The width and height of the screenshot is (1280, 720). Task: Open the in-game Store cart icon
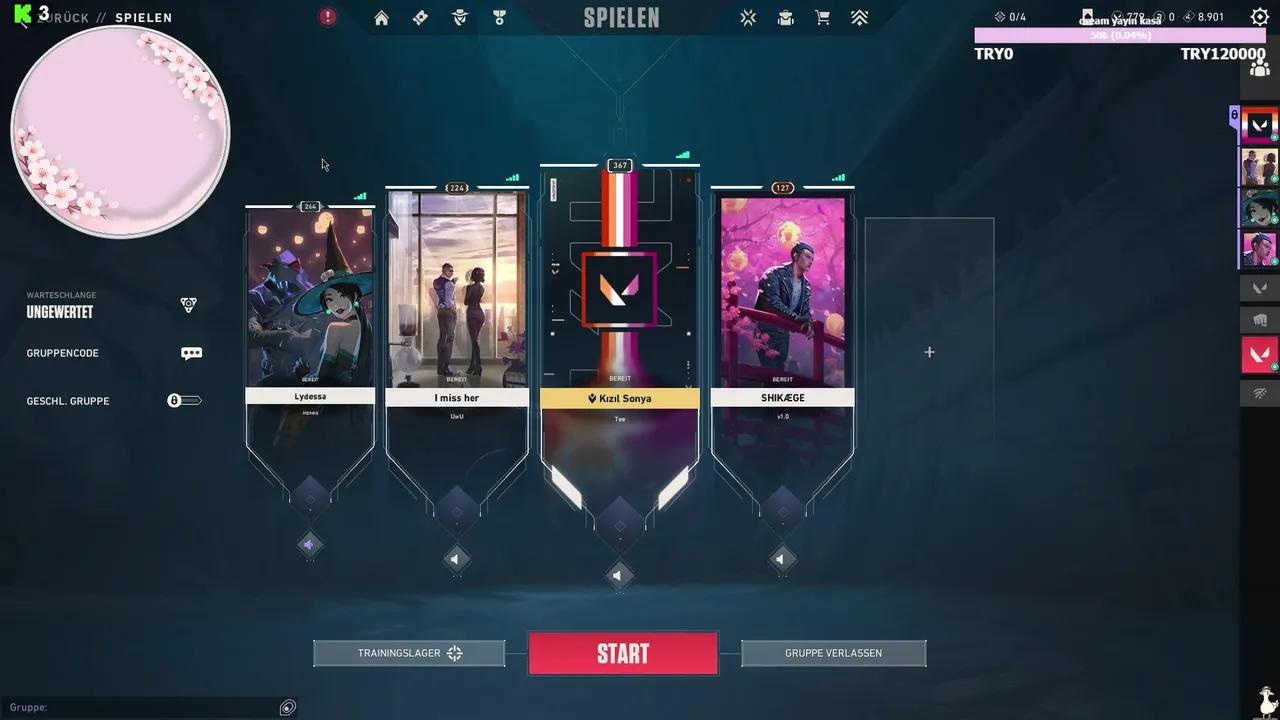point(821,17)
